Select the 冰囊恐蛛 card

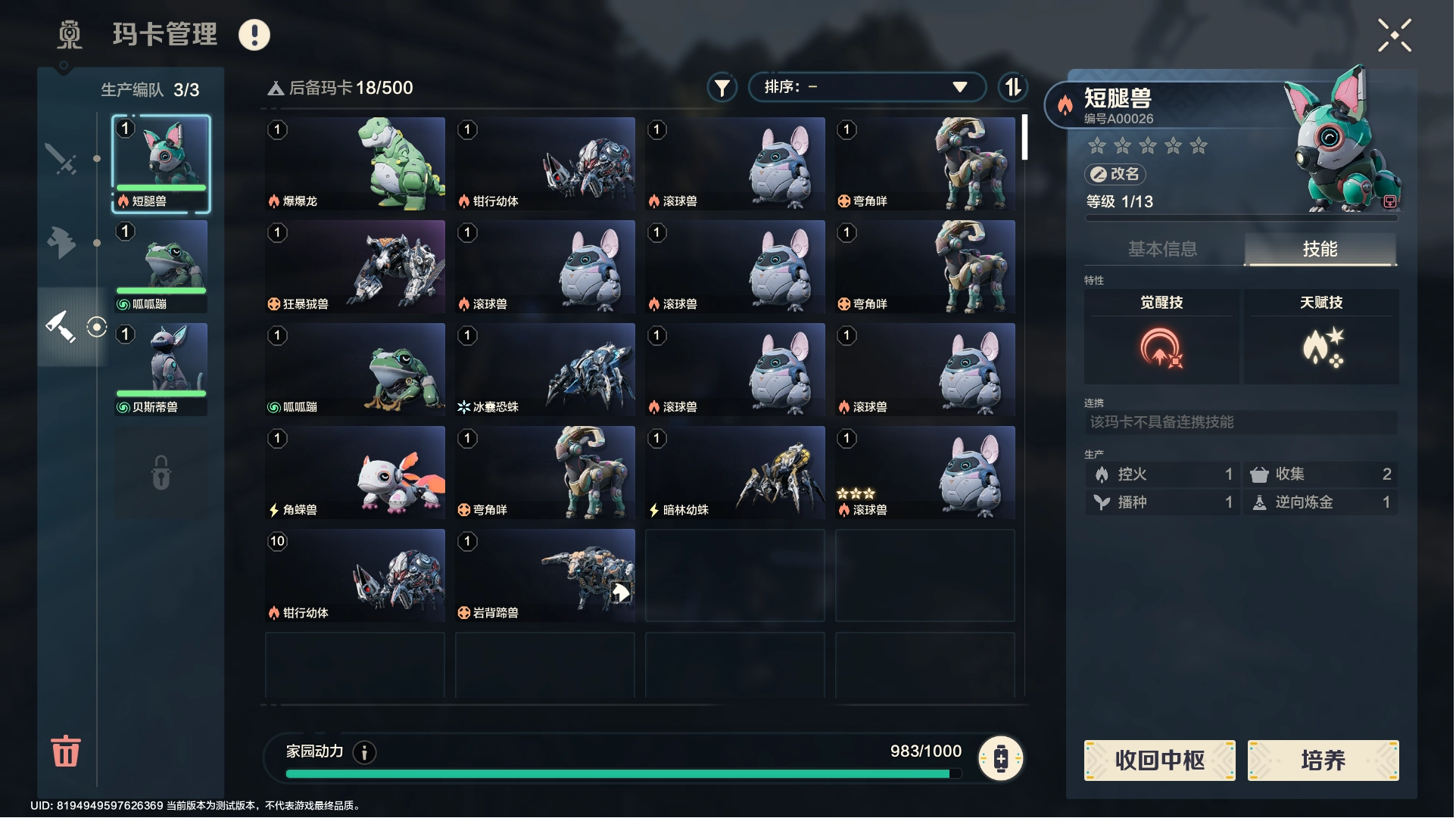(545, 369)
